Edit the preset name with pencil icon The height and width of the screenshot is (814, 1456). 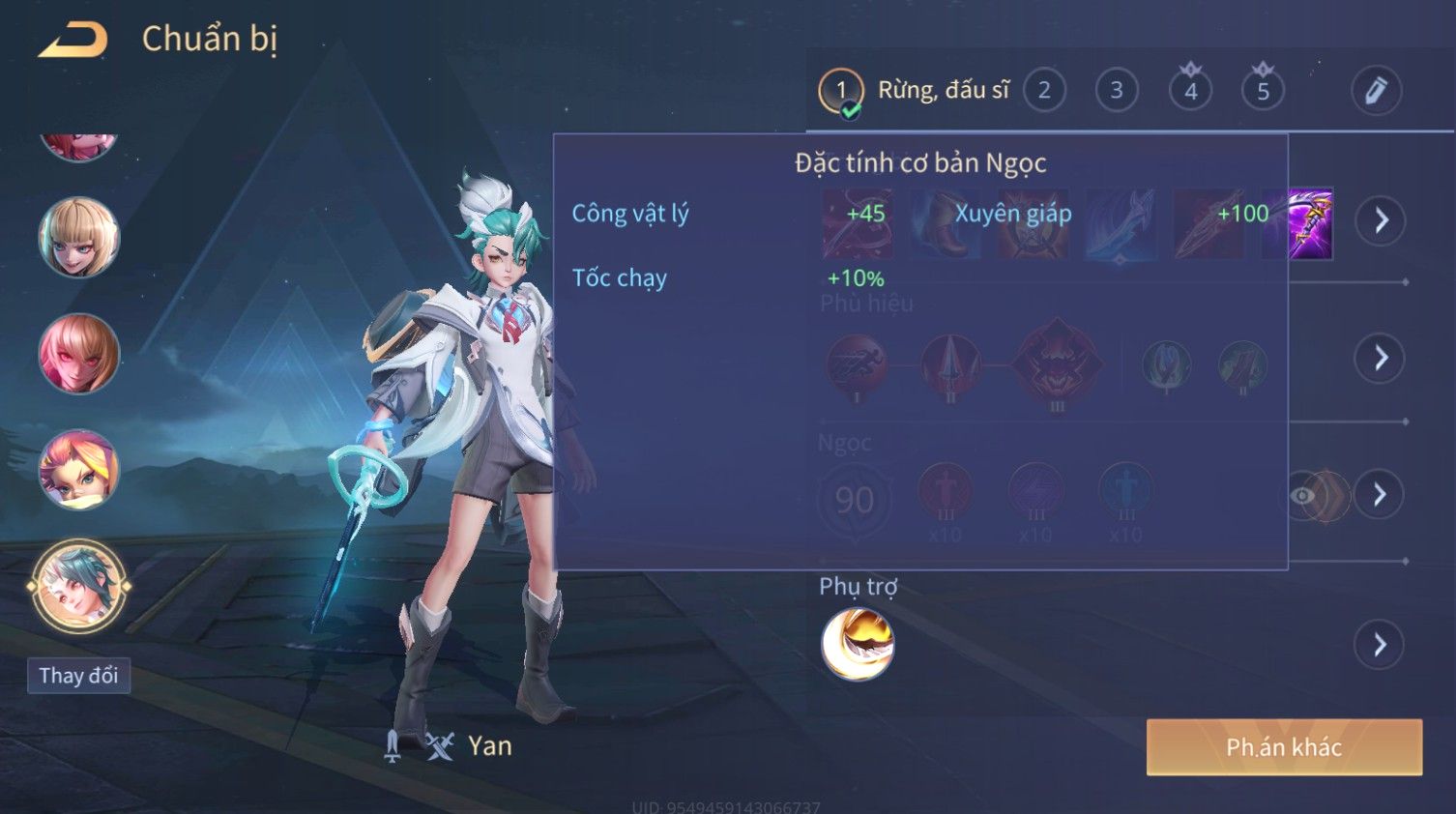(x=1376, y=91)
